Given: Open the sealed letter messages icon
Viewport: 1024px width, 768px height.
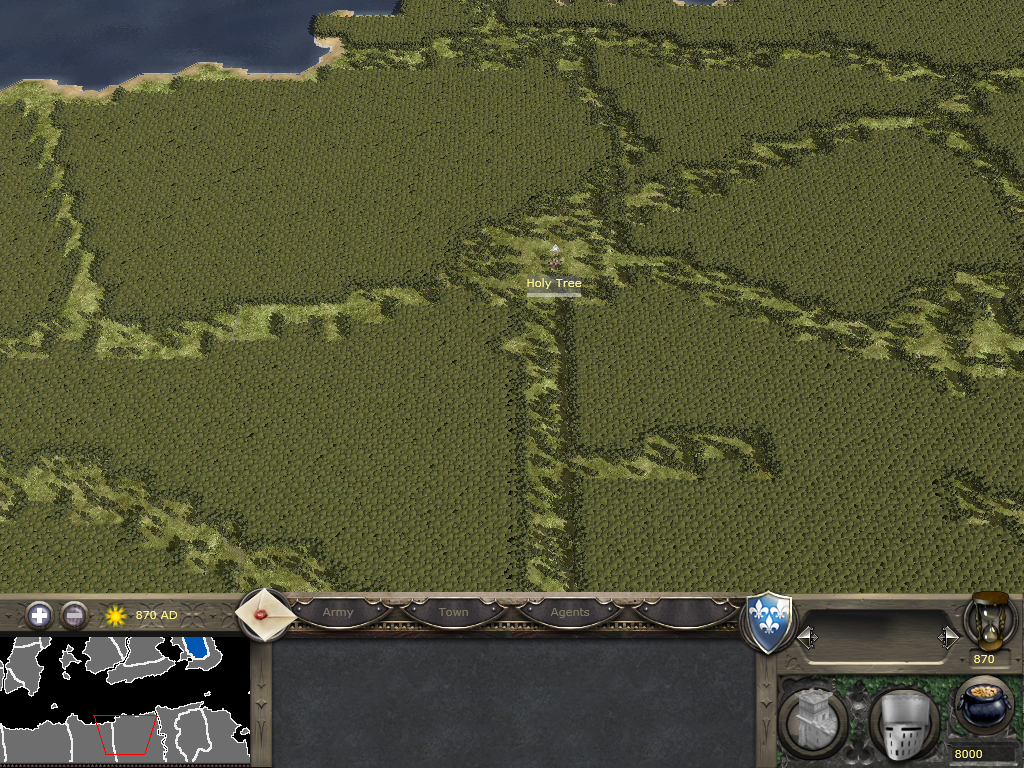Looking at the screenshot, I should click(x=265, y=615).
